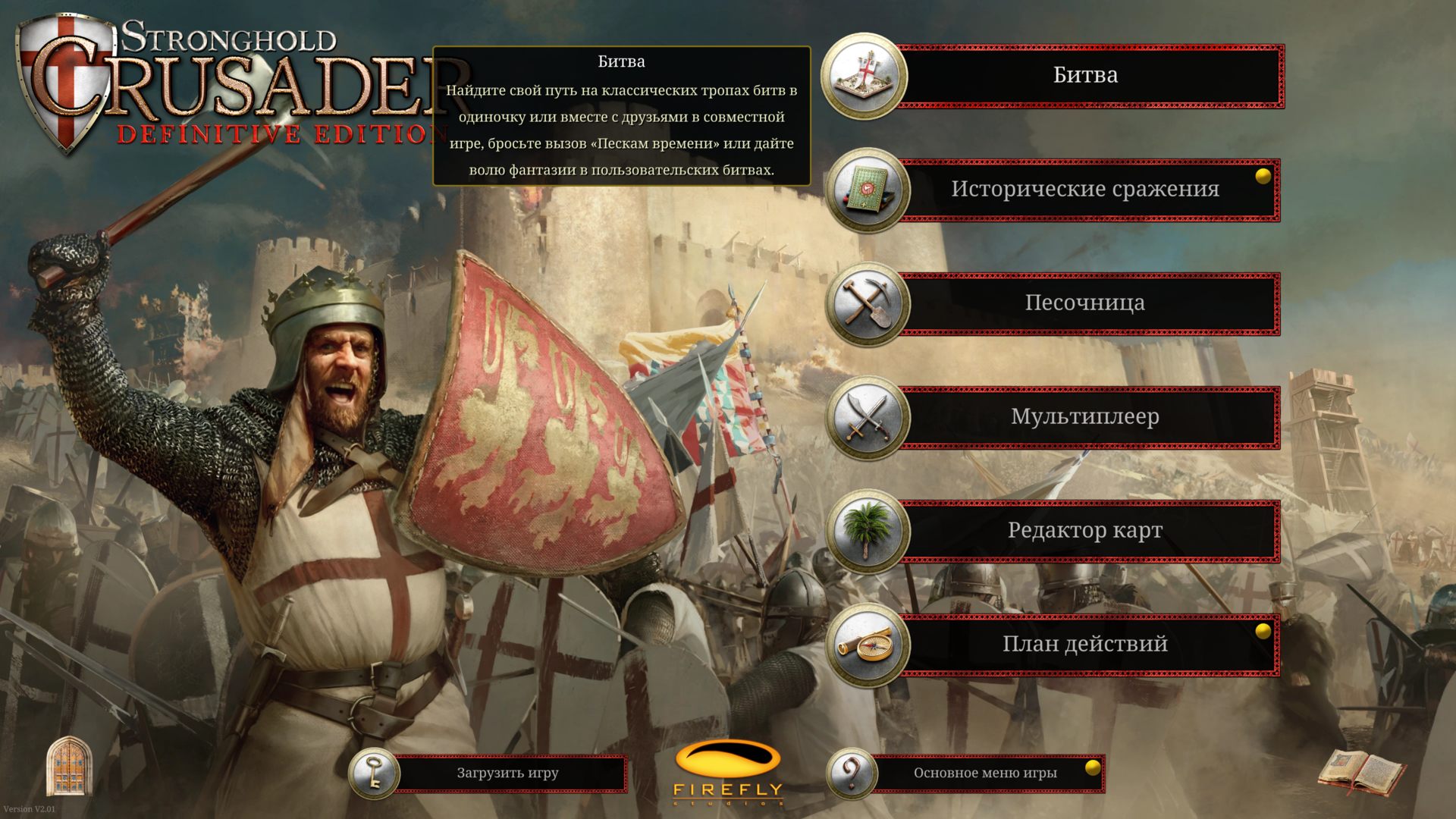
Task: Launch the Редактор карт option
Action: (x=1084, y=531)
